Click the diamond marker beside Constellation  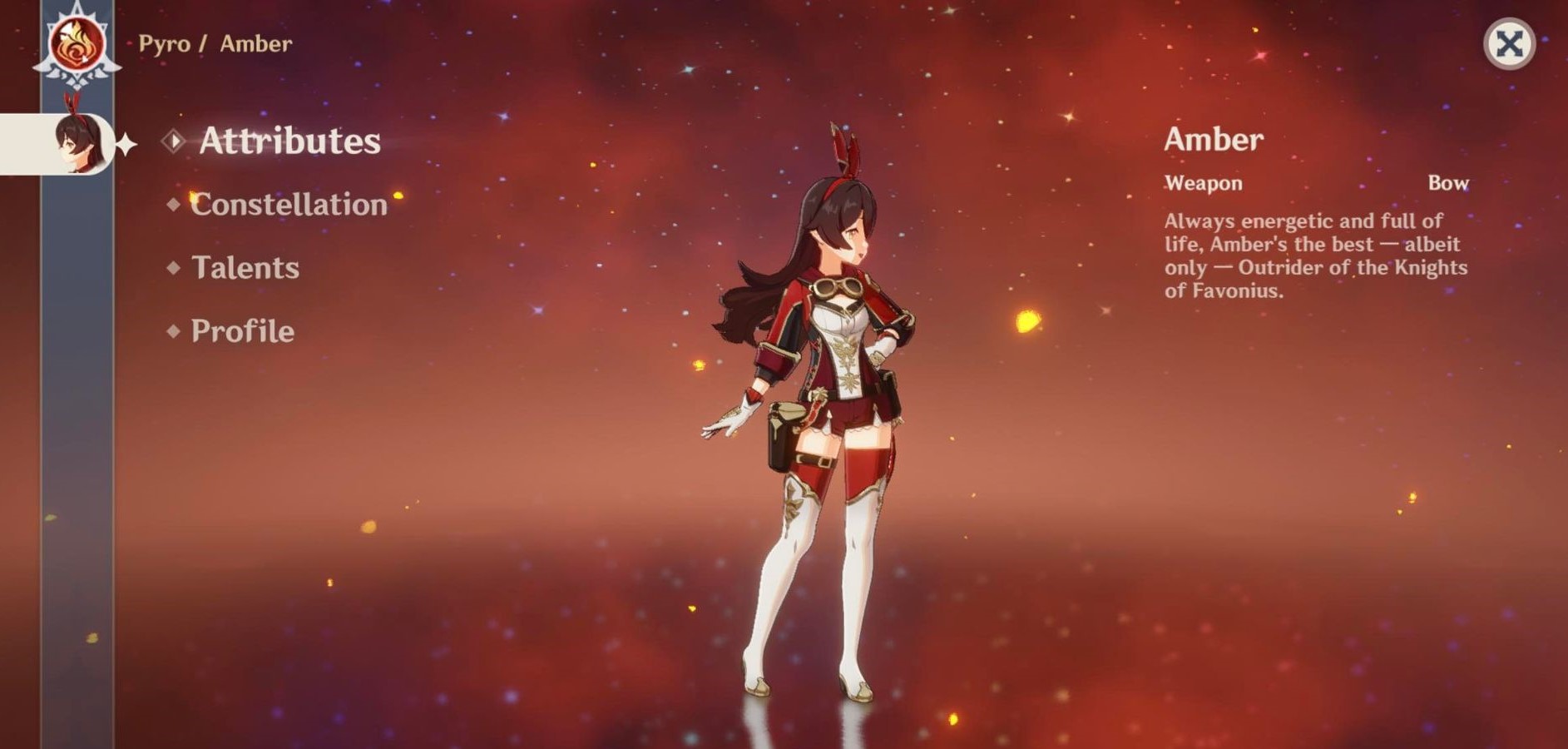tap(174, 204)
